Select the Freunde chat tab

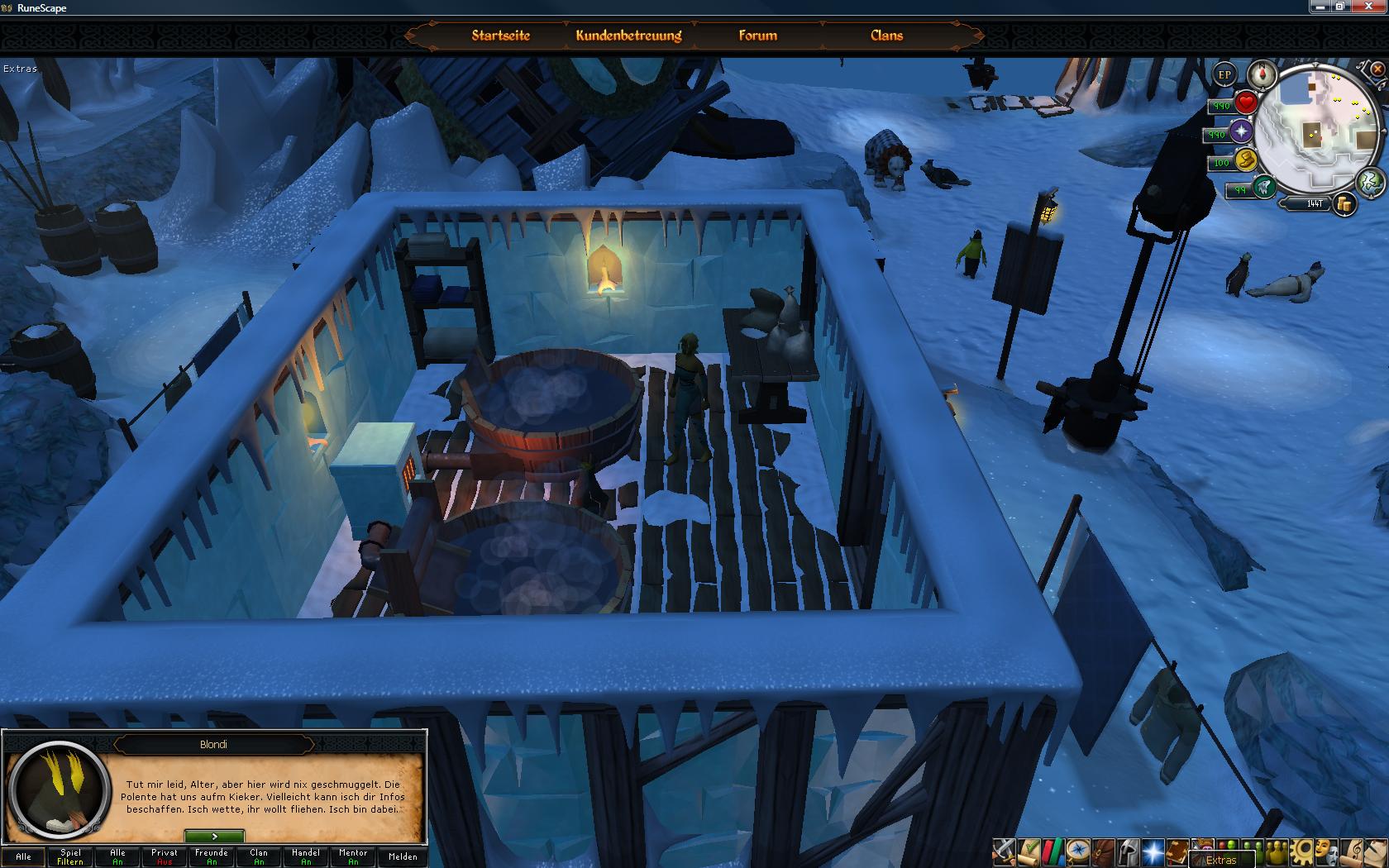212,856
